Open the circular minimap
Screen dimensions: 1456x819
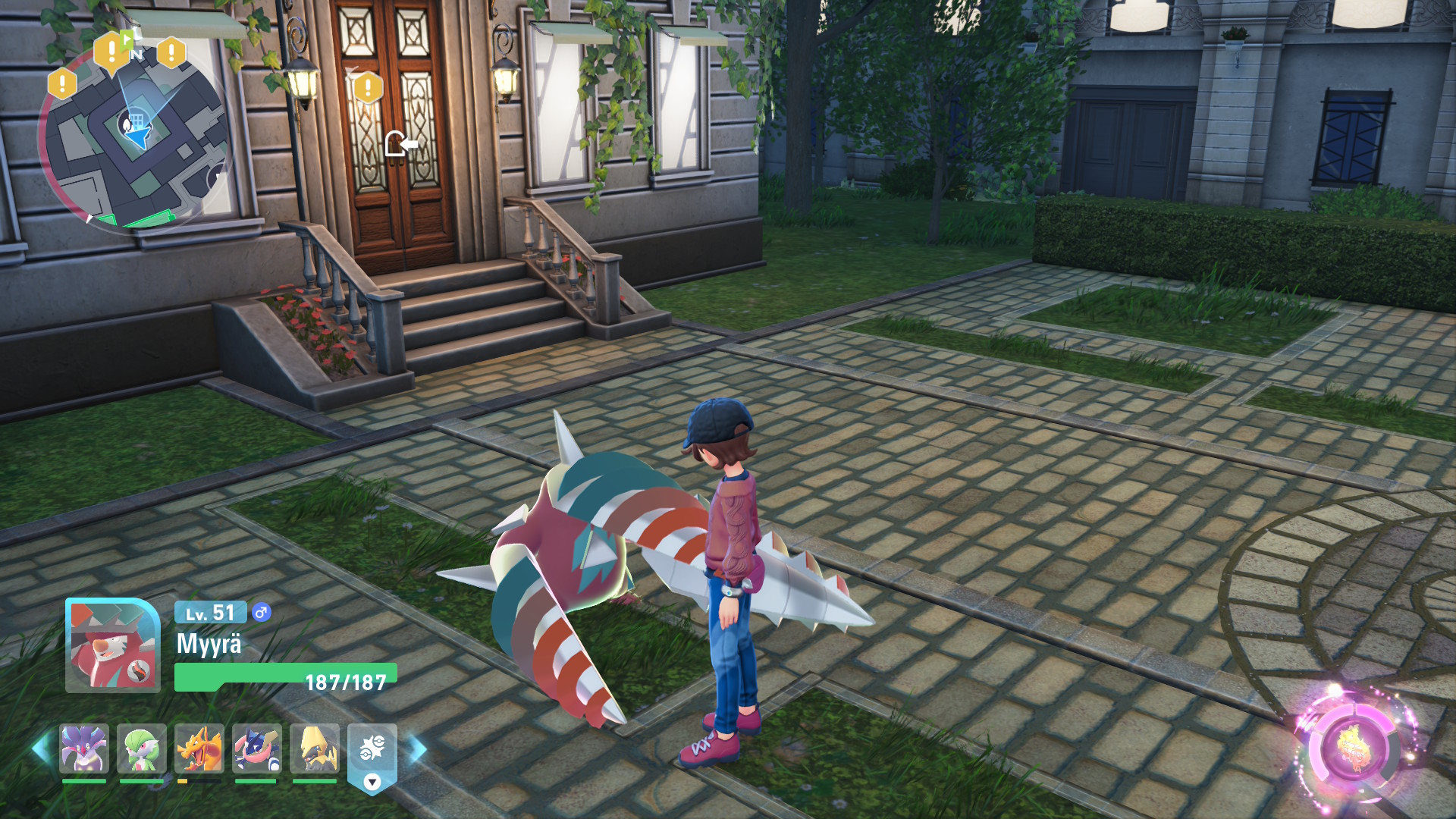(136, 140)
